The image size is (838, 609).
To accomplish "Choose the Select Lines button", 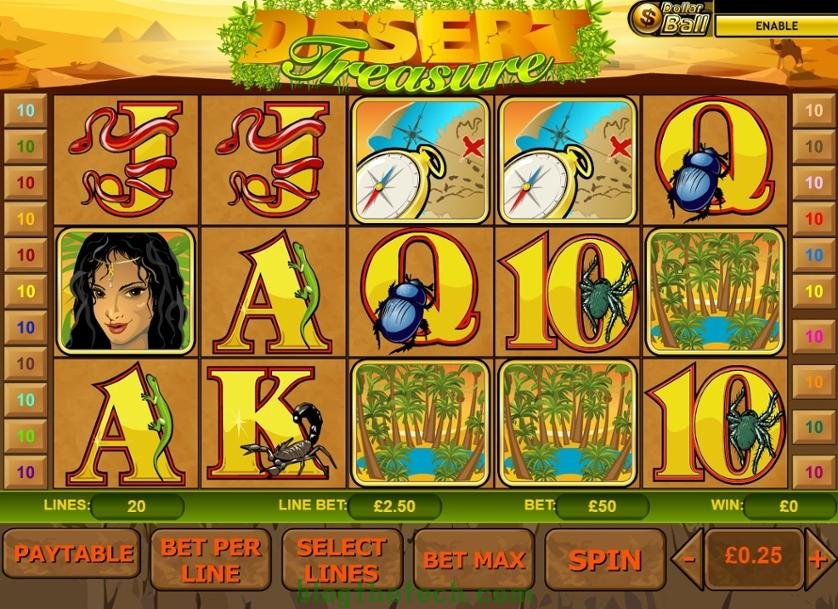I will pos(341,559).
